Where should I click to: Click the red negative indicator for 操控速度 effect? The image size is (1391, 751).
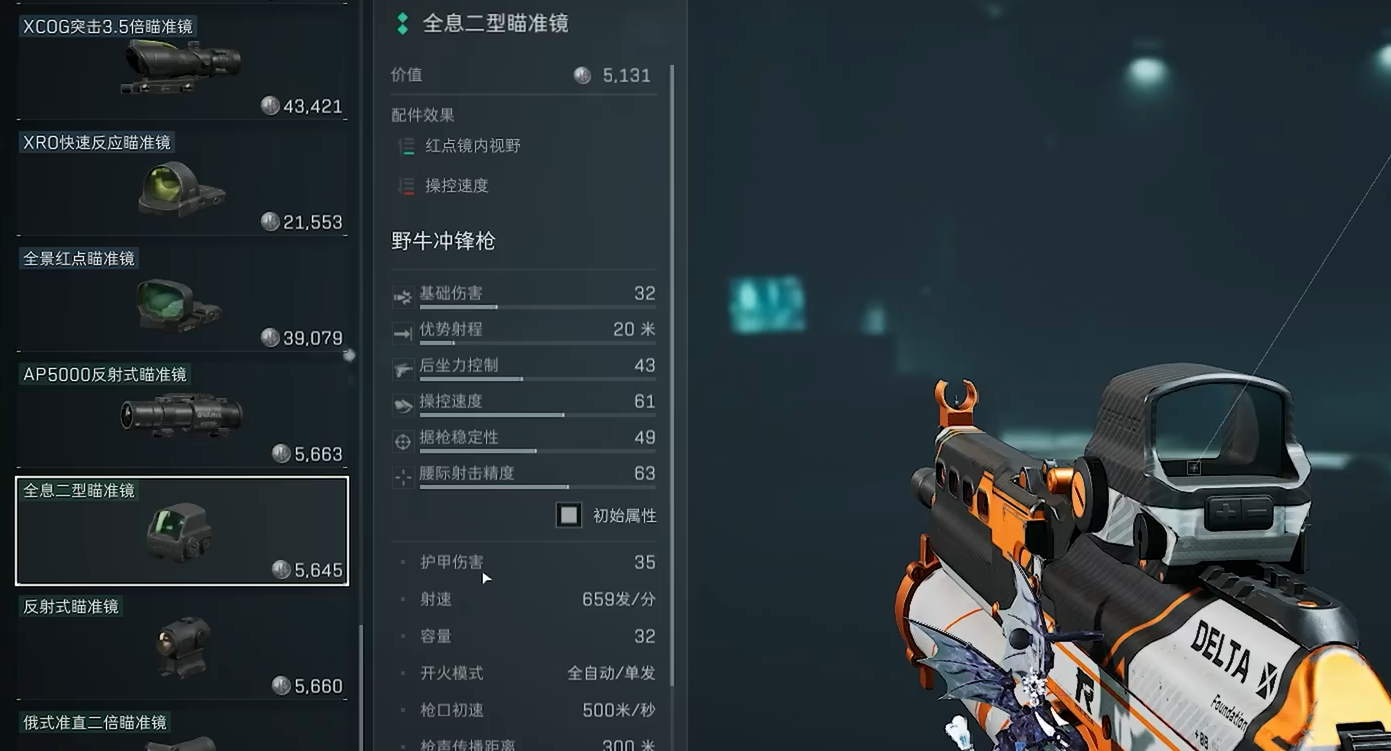[x=406, y=186]
